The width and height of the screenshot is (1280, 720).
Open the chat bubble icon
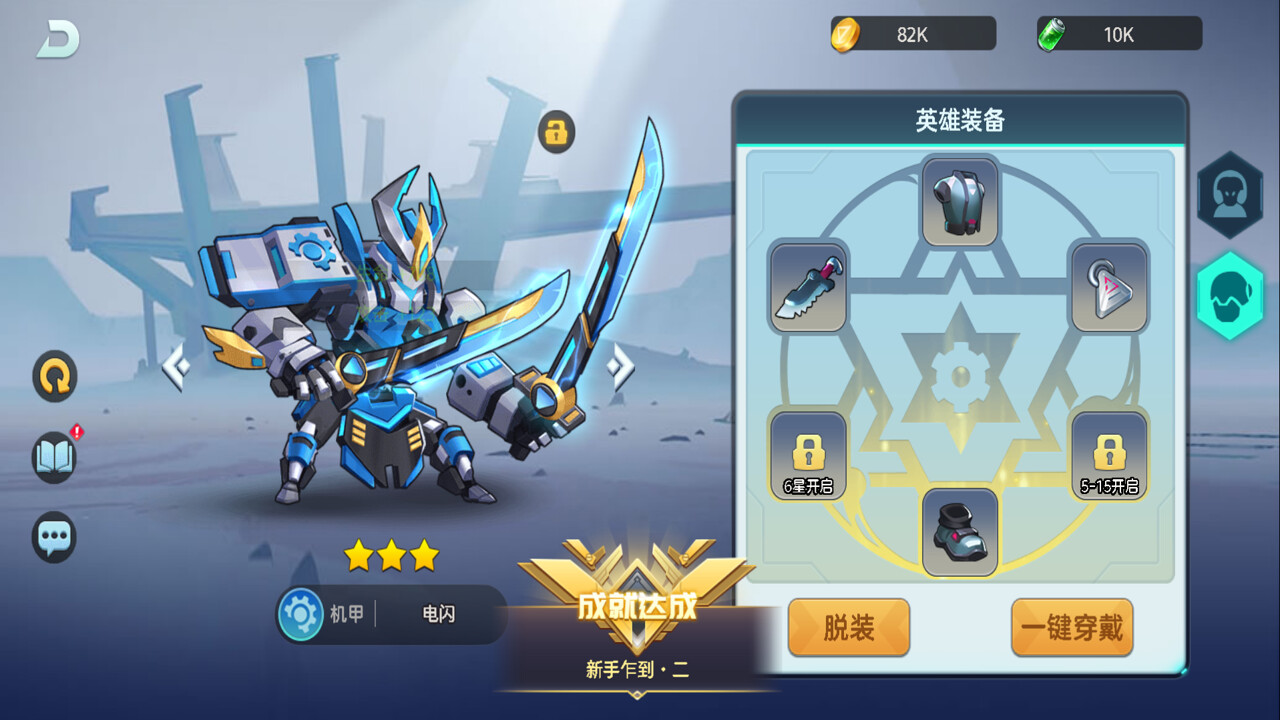click(x=54, y=536)
